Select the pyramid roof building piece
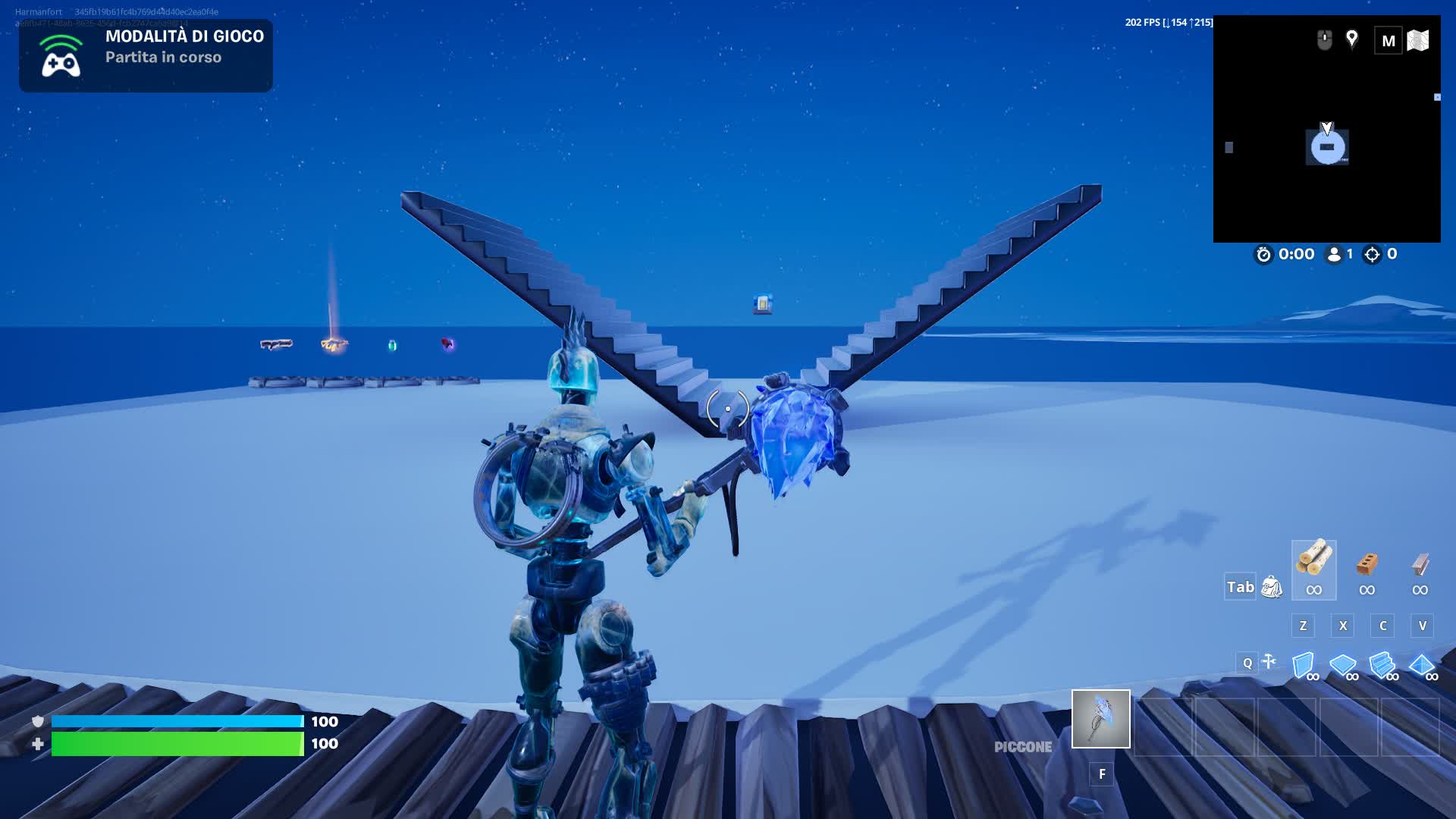1456x819 pixels. pos(1422,665)
